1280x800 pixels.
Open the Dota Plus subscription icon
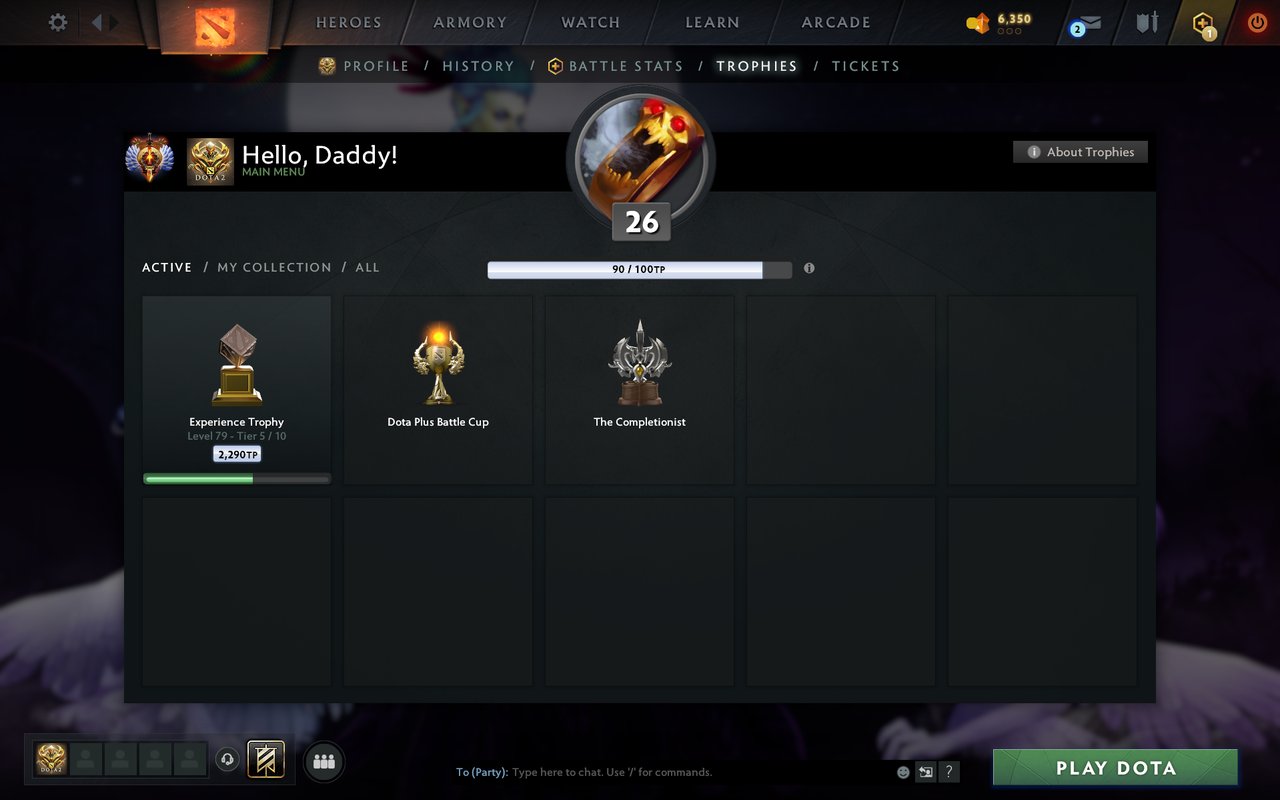point(1201,22)
